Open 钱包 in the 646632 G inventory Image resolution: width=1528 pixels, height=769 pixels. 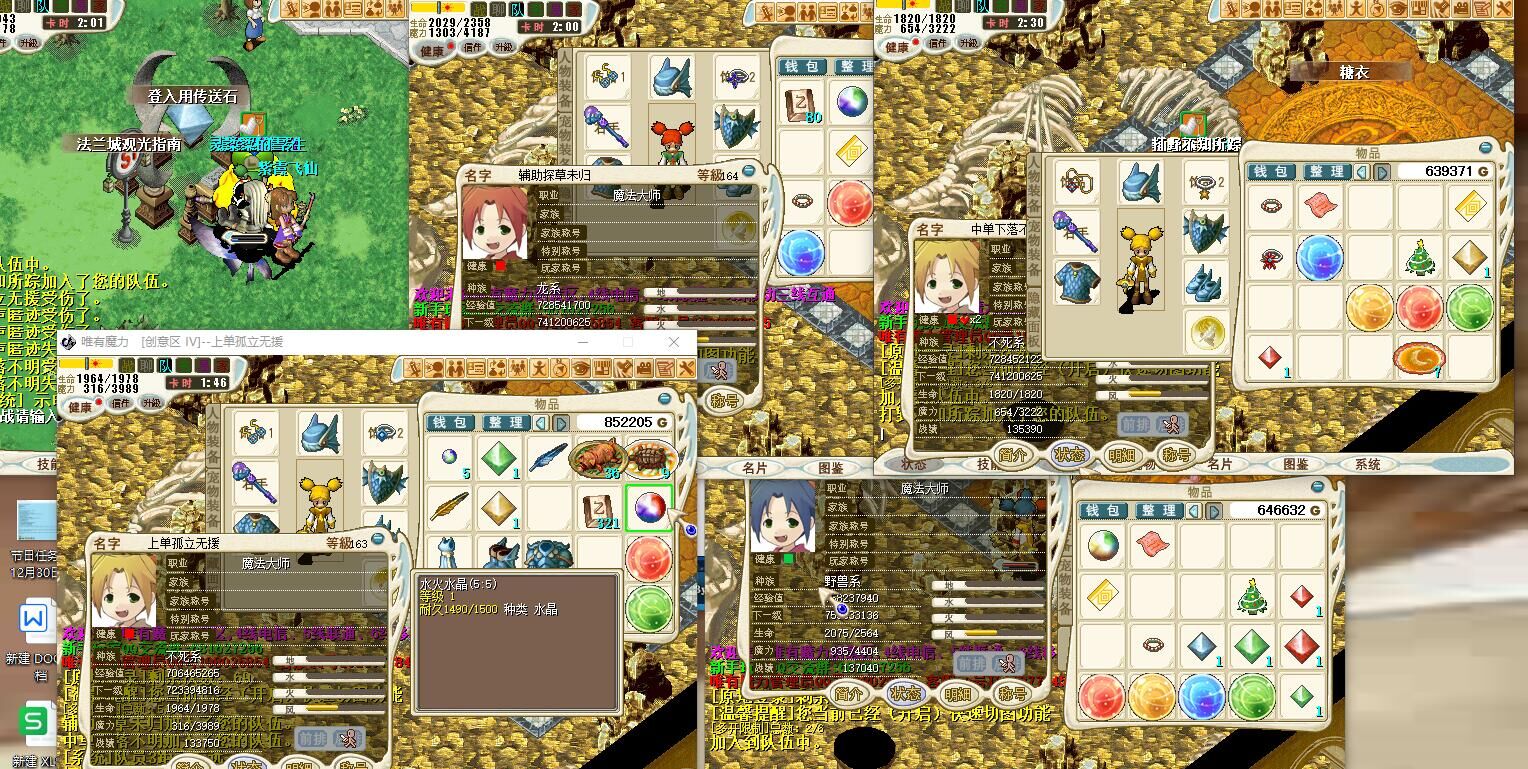(1104, 511)
